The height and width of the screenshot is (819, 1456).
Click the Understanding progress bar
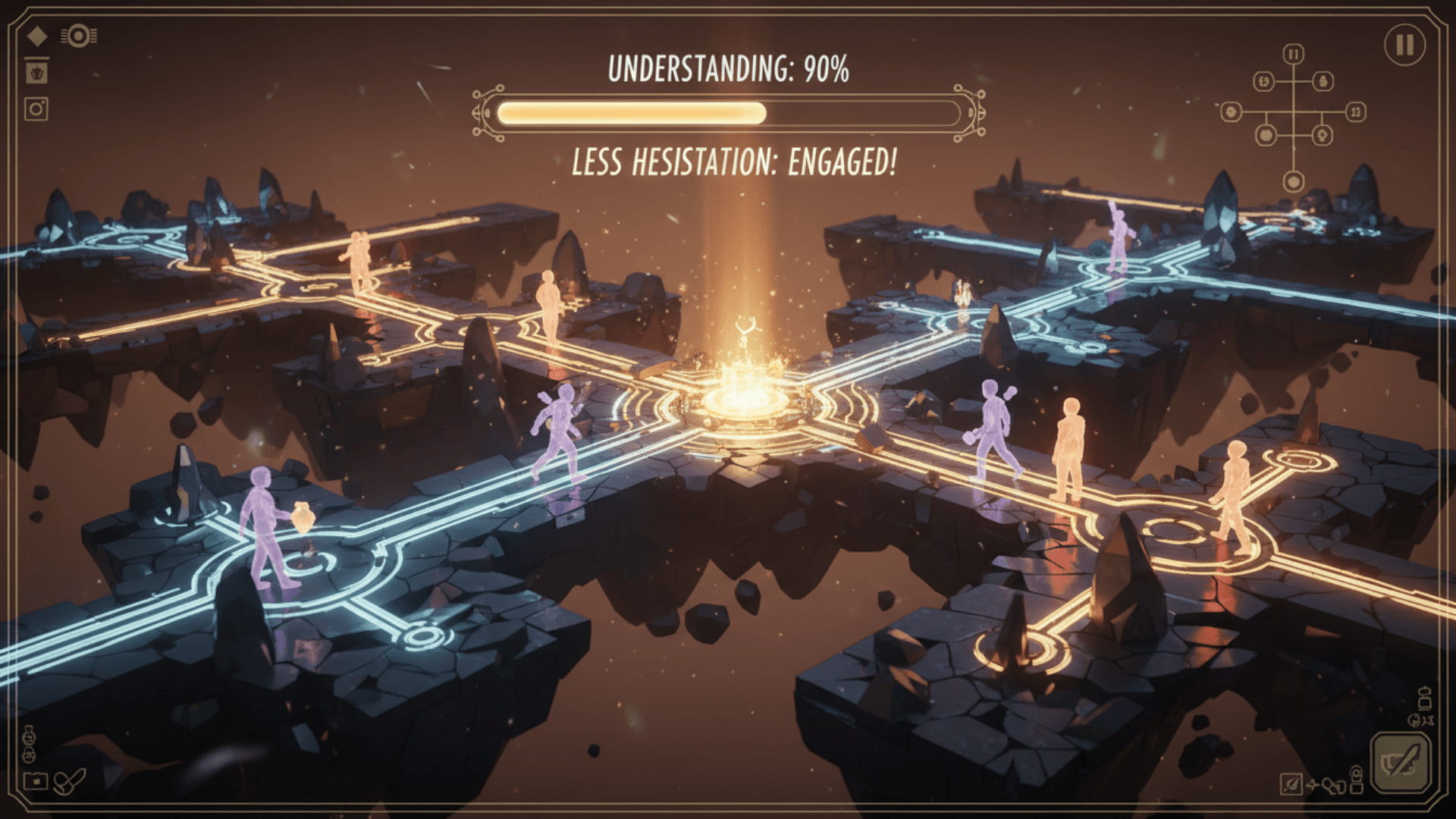[727, 113]
